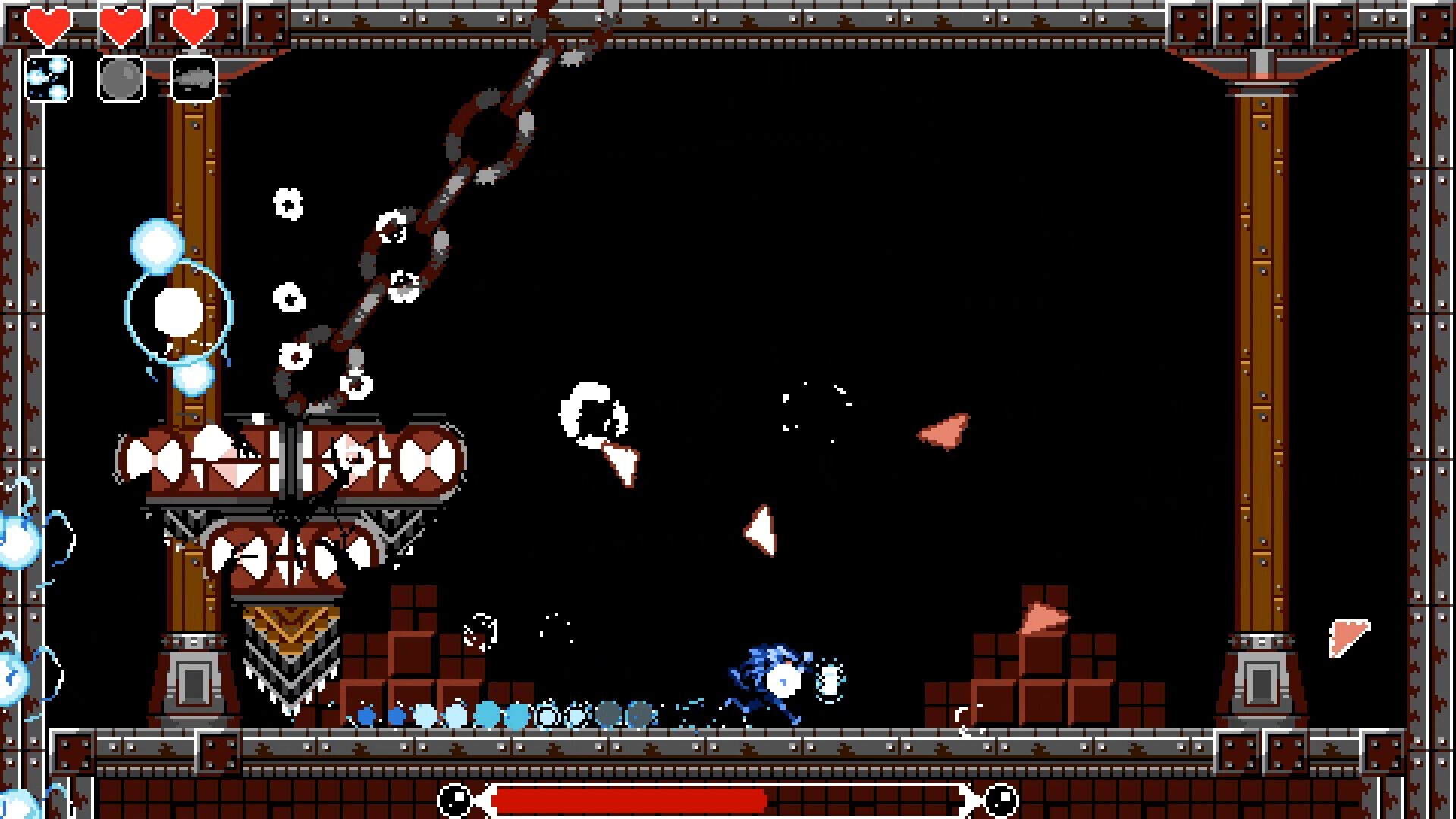Select the third ability slot in the HUD
1456x819 pixels.
193,76
